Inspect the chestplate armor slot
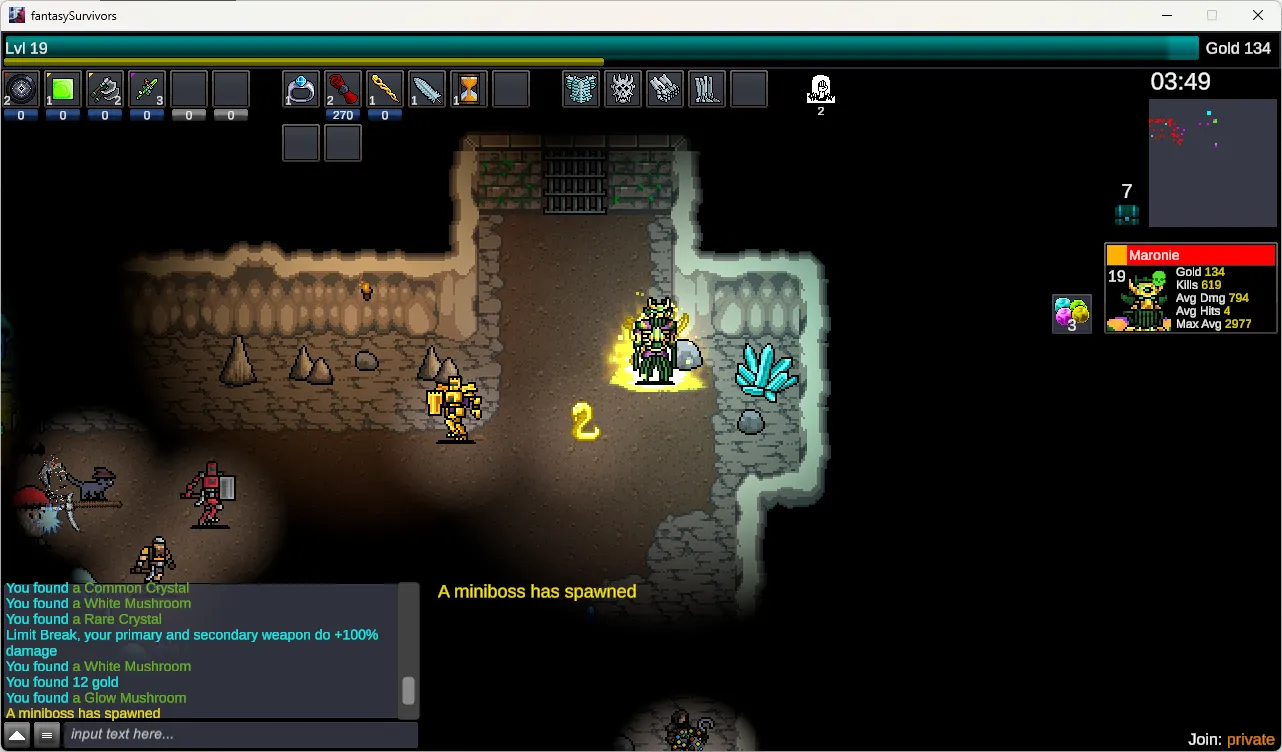This screenshot has width=1282, height=752. pyautogui.click(x=581, y=90)
